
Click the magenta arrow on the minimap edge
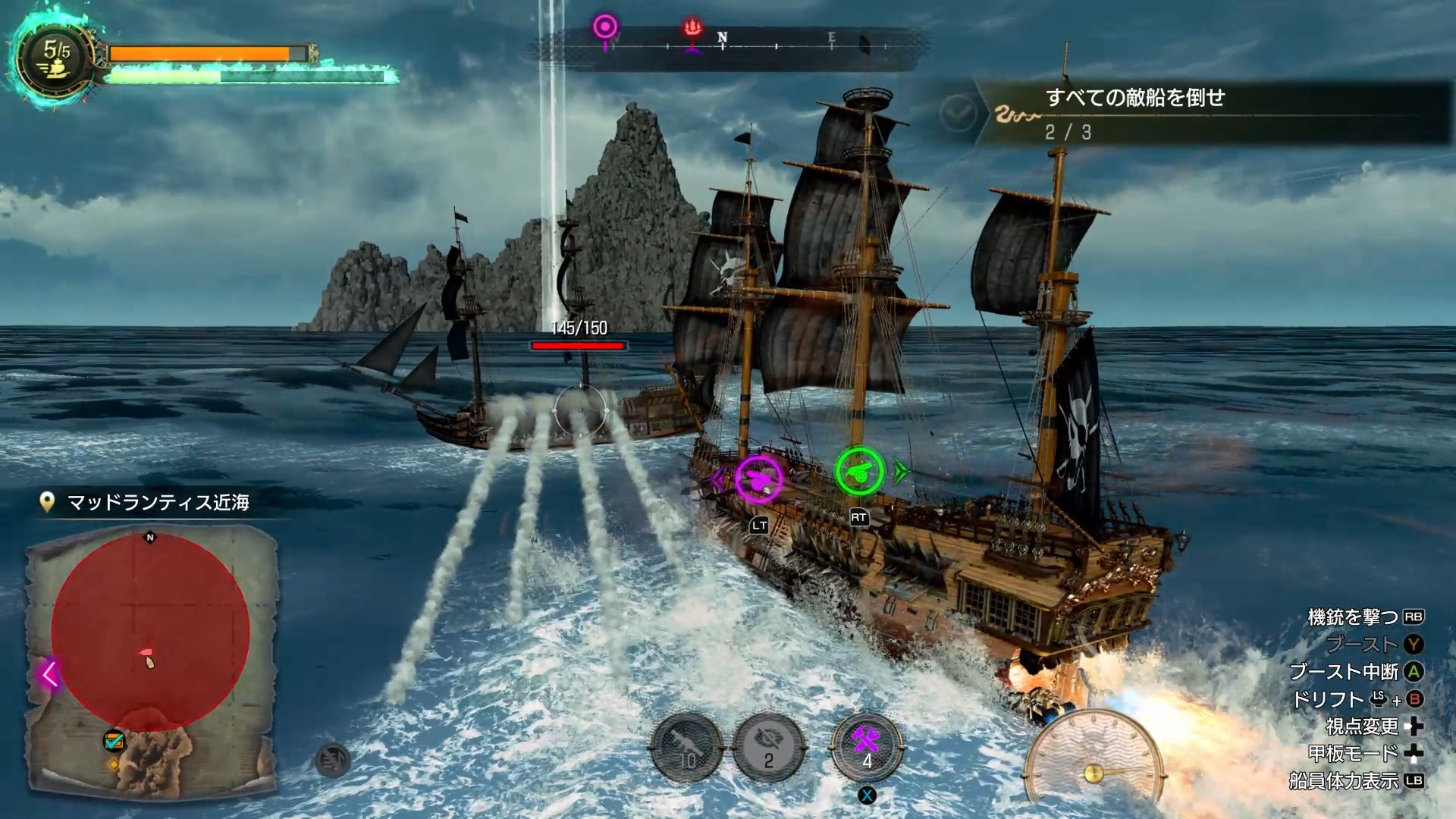(x=50, y=673)
